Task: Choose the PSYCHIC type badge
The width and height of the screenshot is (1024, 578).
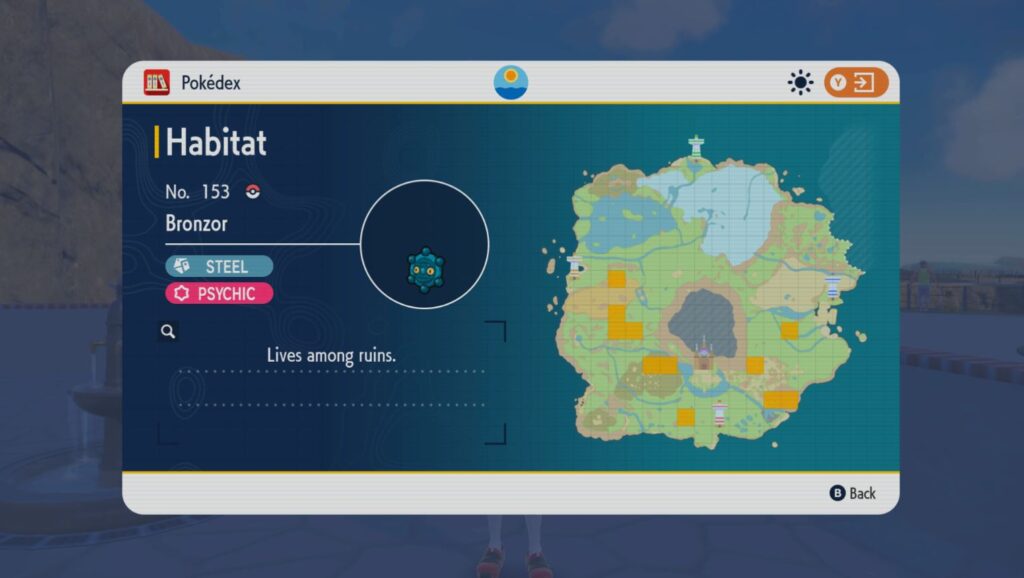Action: (x=219, y=293)
